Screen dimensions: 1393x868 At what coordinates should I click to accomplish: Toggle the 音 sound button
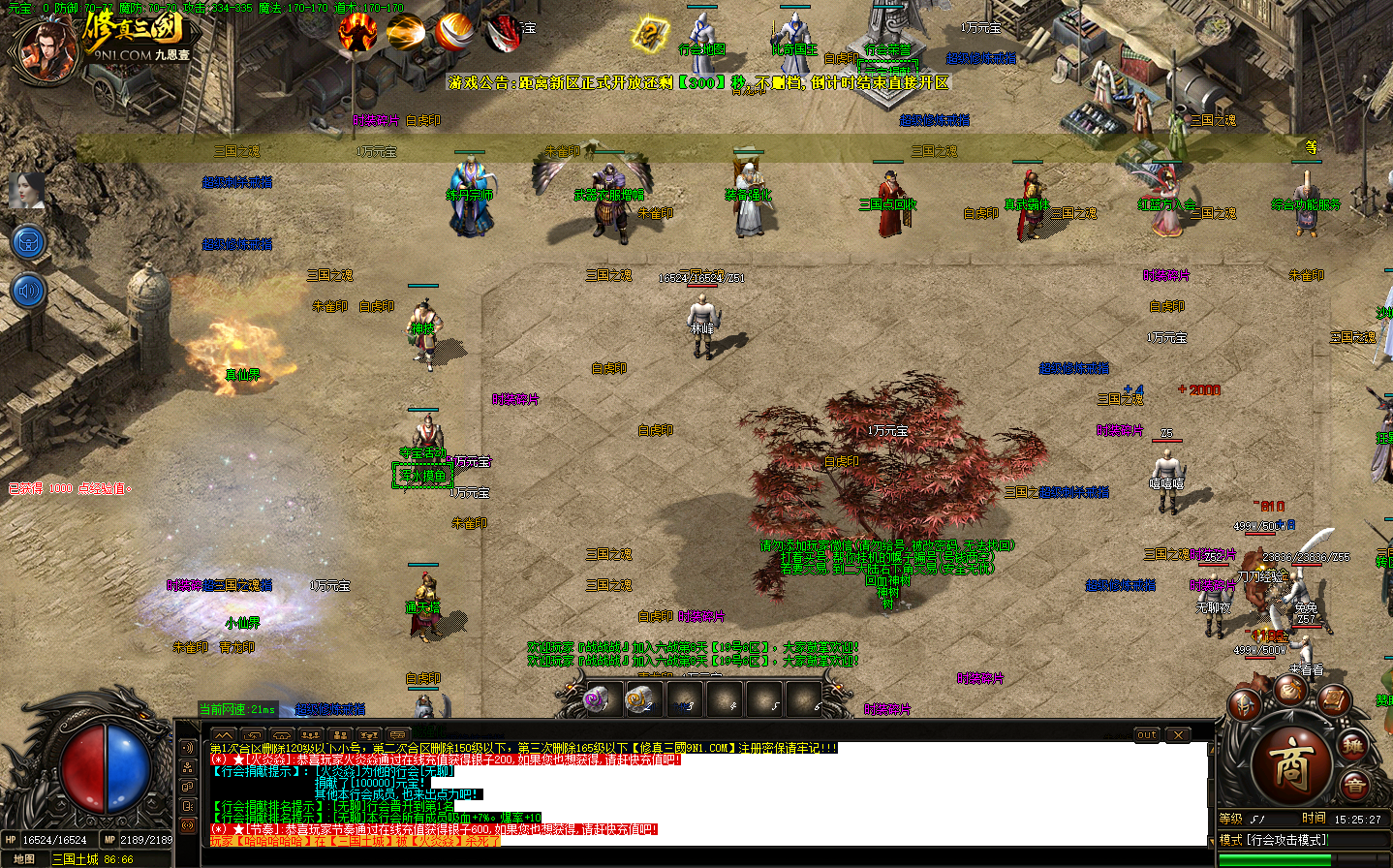click(x=1355, y=784)
